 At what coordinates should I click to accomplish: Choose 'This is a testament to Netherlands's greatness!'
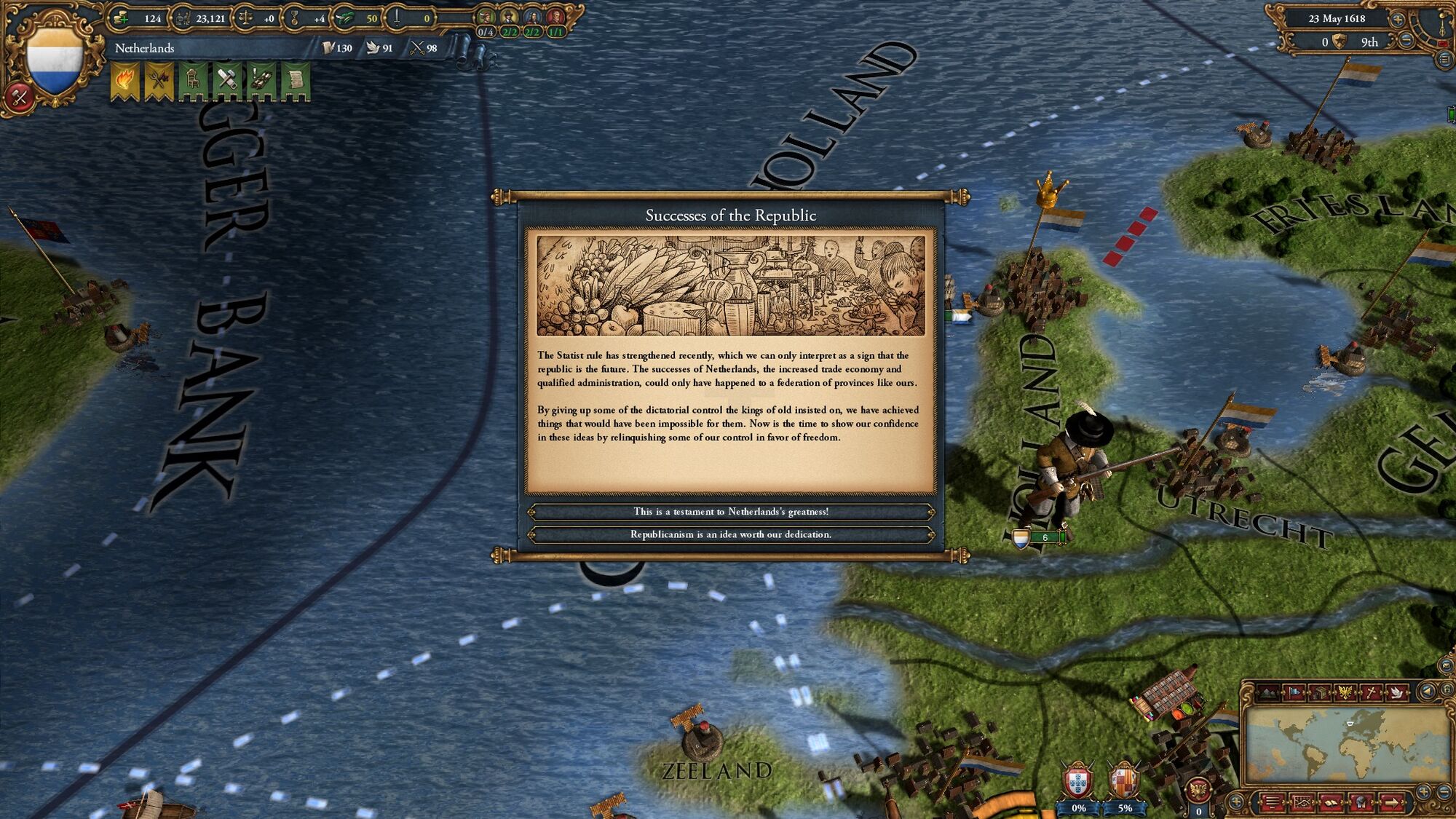[x=732, y=512]
